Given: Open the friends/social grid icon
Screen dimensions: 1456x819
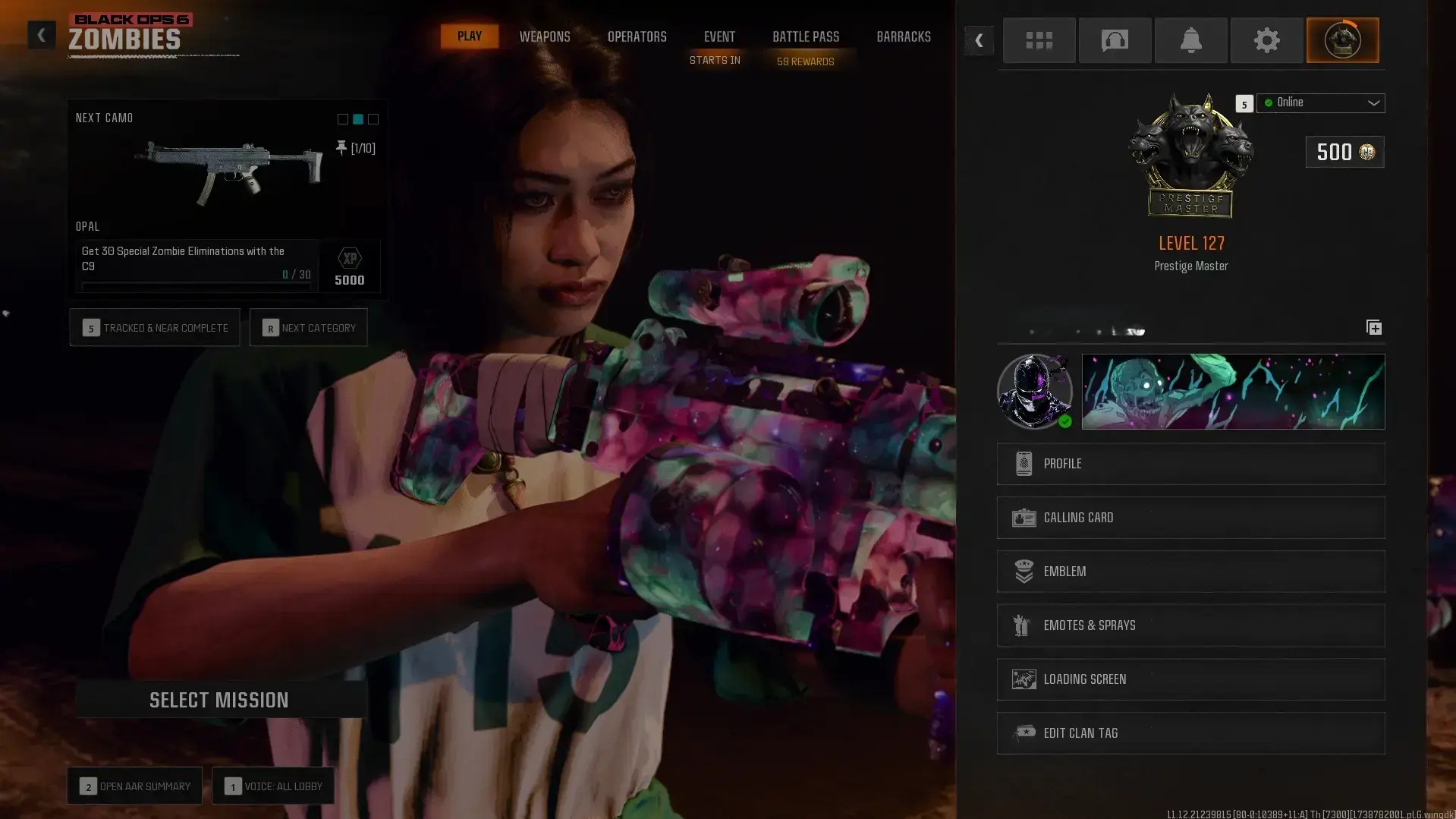Looking at the screenshot, I should point(1039,40).
